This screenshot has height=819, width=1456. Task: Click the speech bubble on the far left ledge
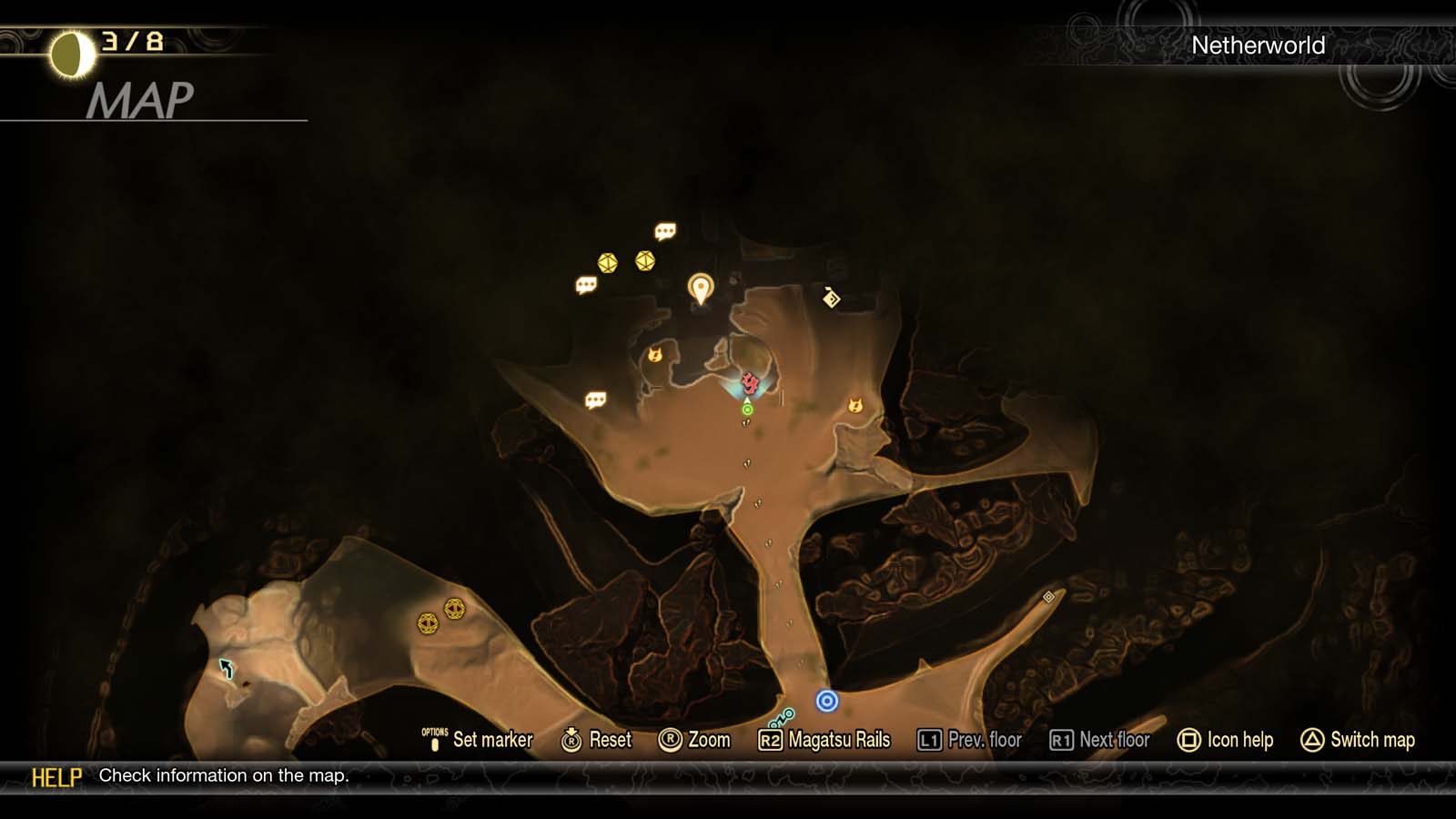tap(596, 398)
